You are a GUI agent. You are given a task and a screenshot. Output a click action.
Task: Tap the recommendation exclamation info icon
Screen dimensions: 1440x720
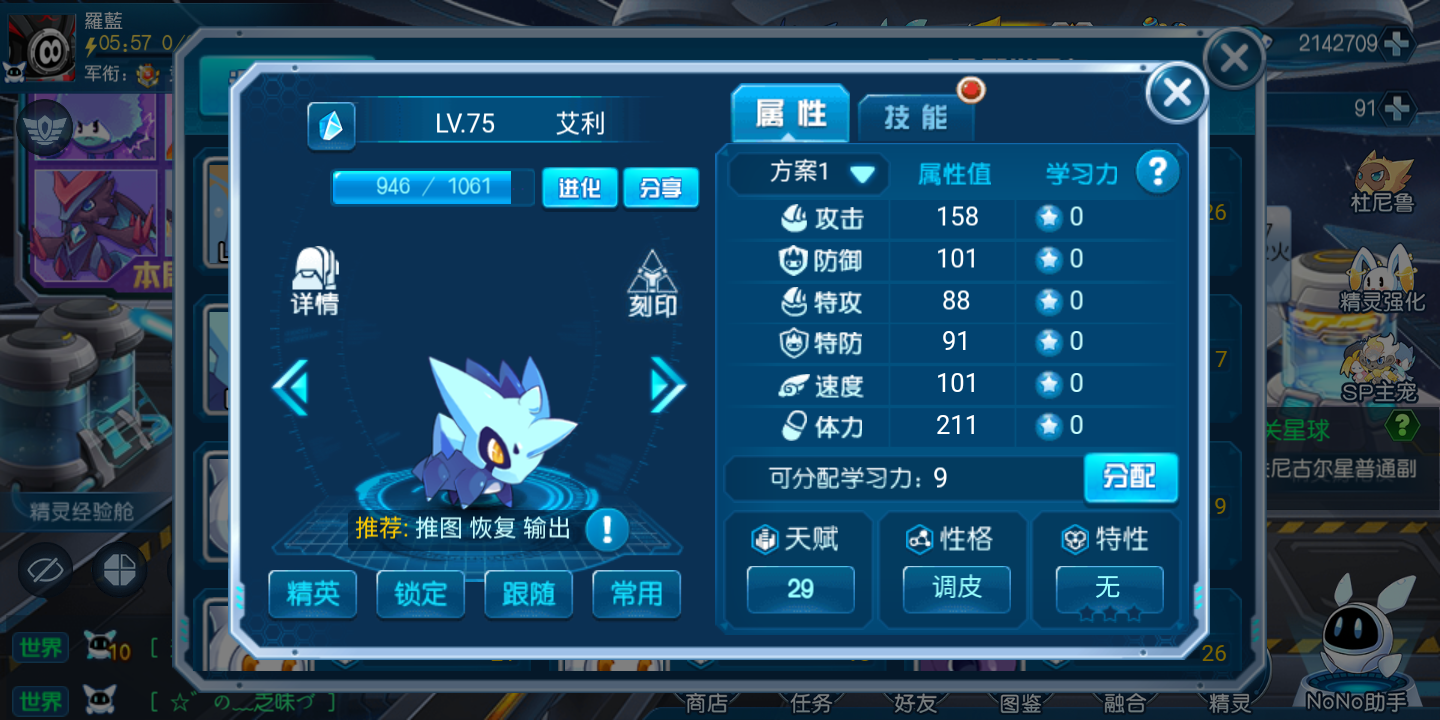point(607,529)
